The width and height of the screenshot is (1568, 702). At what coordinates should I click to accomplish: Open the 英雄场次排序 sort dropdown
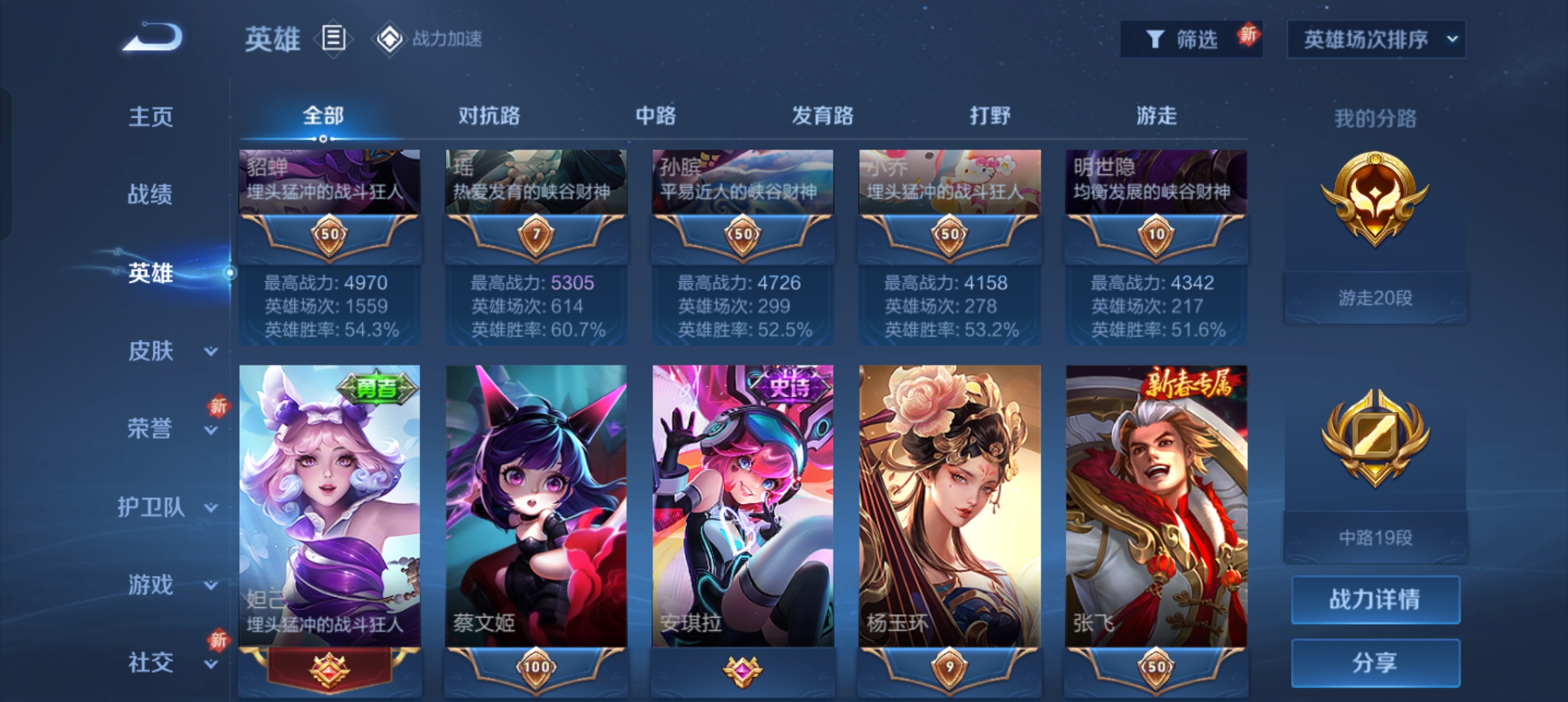(1376, 40)
